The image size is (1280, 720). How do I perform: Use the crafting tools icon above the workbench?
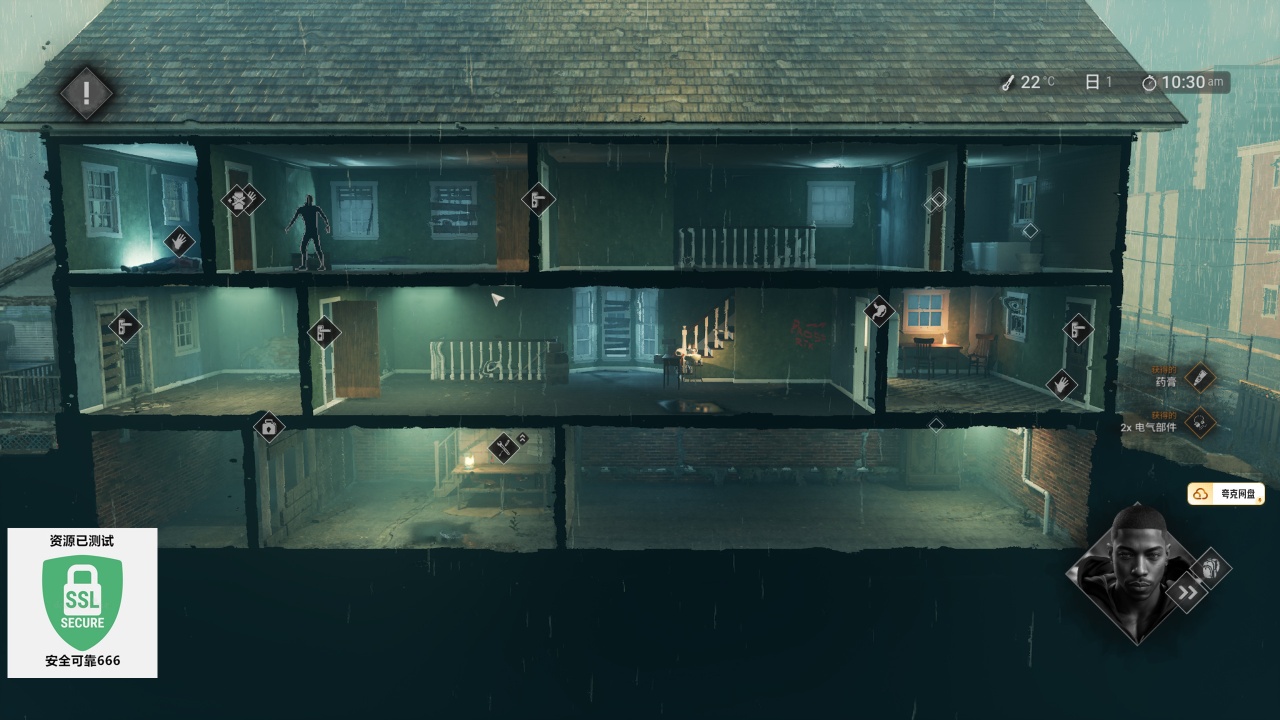pos(504,447)
